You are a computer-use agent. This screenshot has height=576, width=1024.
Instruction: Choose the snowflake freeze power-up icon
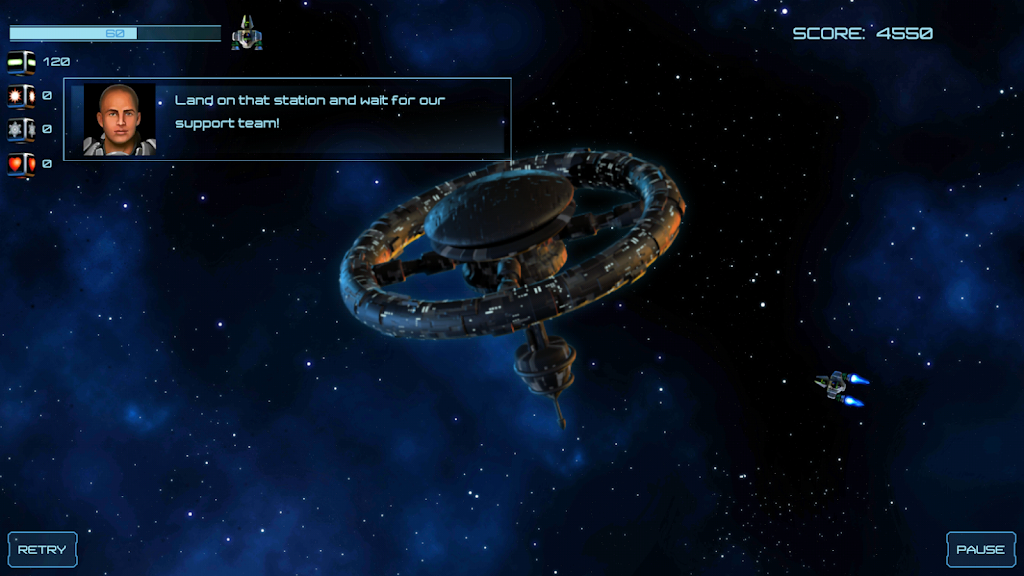[x=22, y=129]
